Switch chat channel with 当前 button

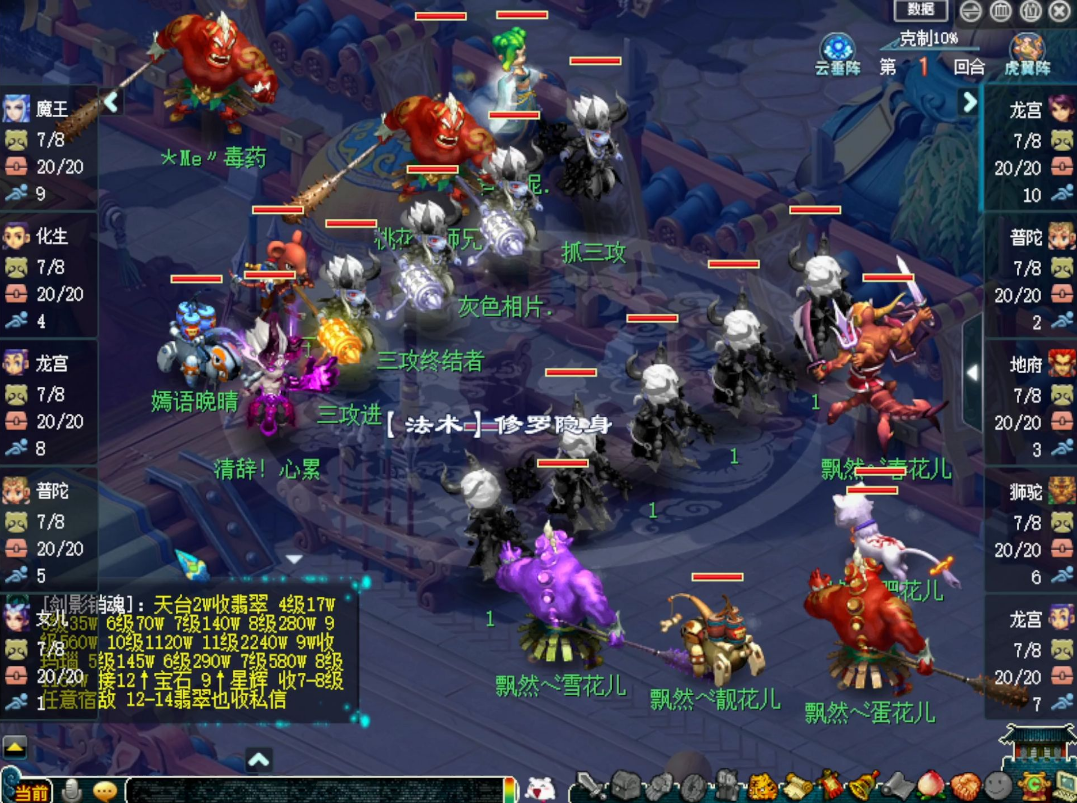click(x=30, y=791)
